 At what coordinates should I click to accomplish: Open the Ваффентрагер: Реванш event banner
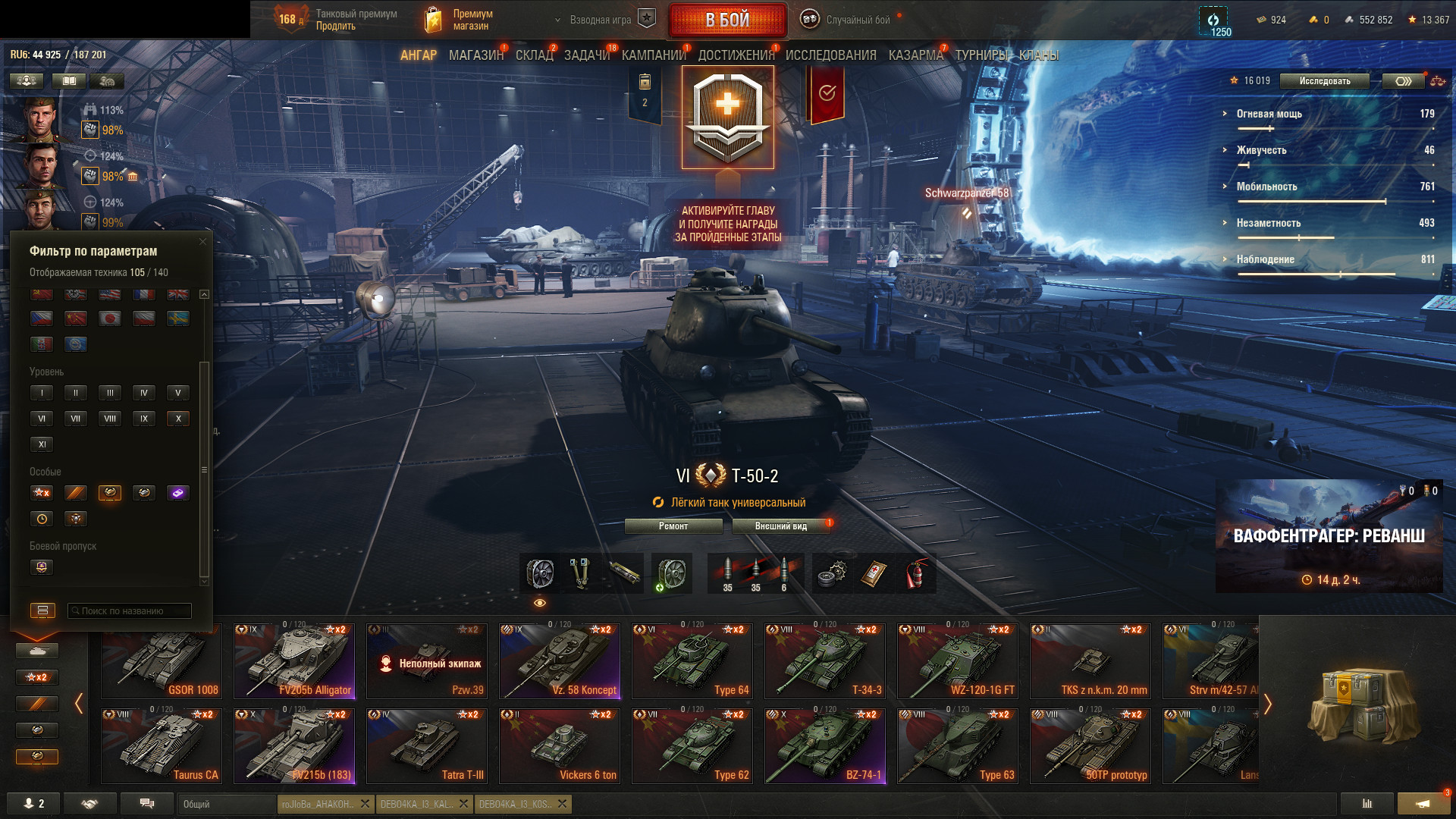tap(1329, 536)
